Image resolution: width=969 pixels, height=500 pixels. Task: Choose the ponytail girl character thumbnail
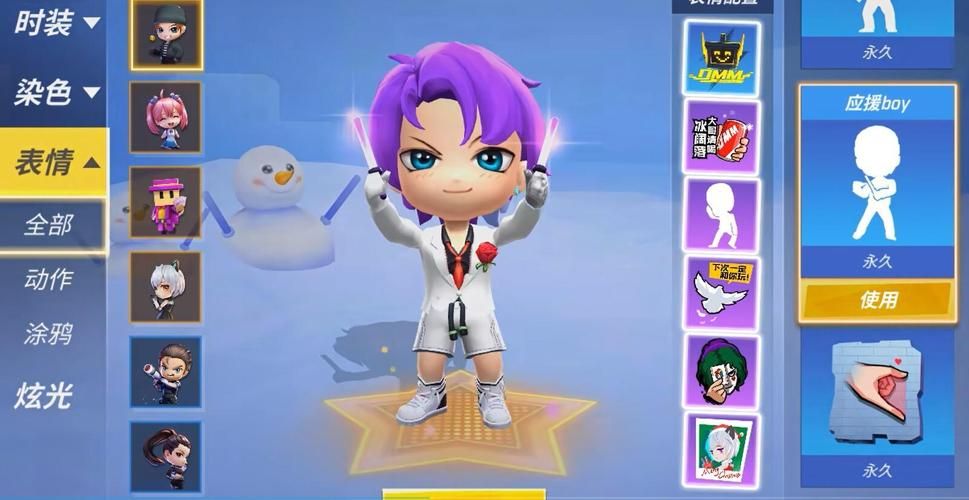[165, 455]
